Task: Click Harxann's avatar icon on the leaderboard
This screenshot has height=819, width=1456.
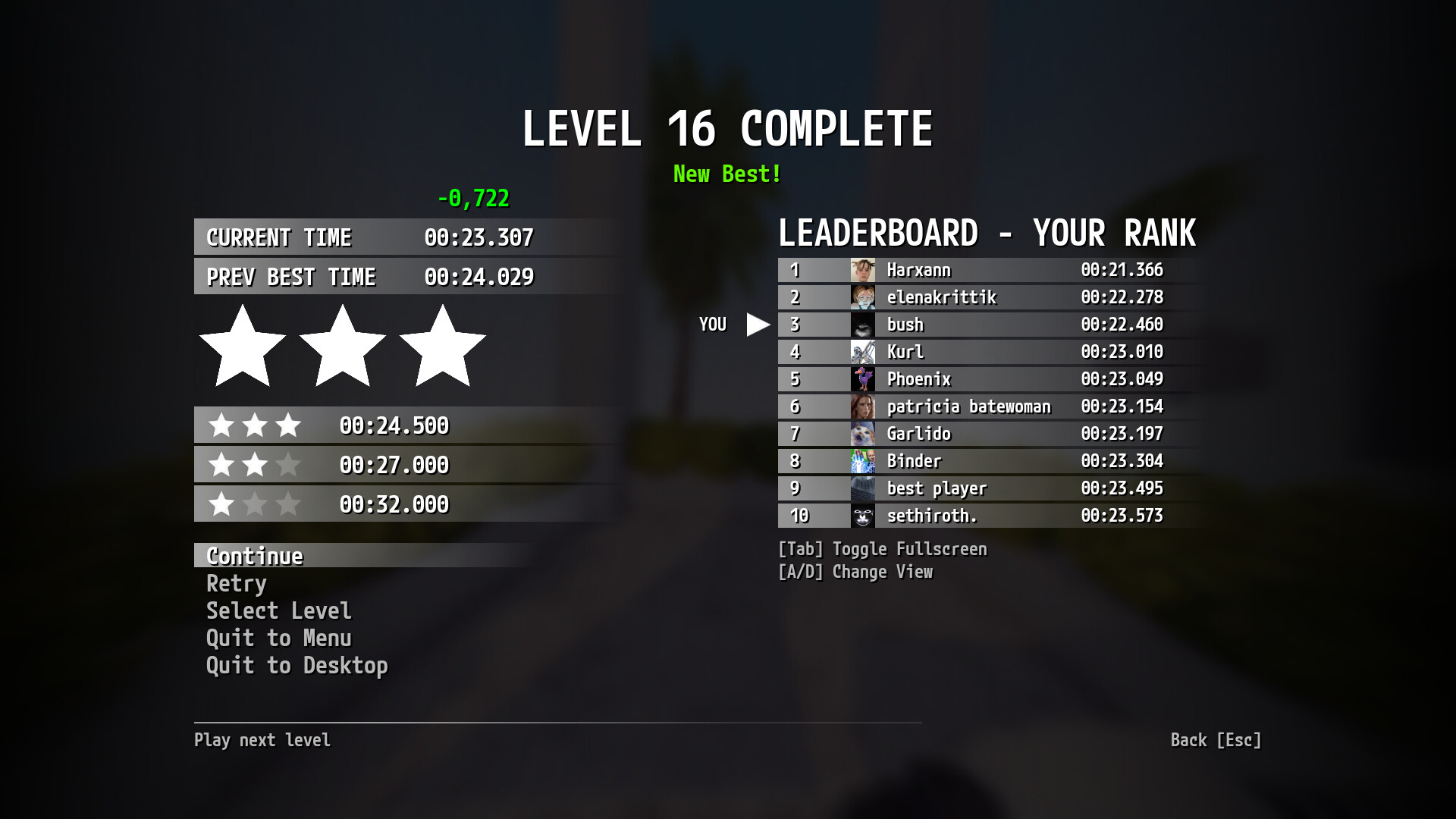Action: (x=864, y=270)
